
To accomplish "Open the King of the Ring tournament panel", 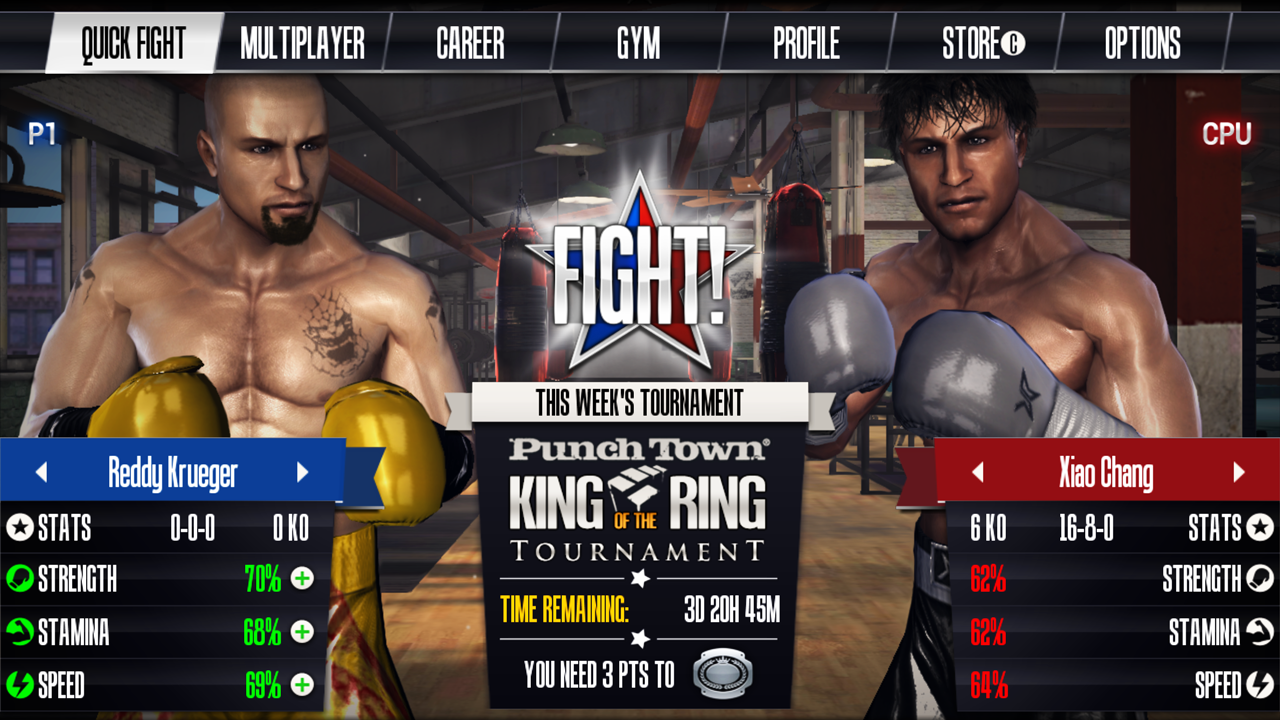I will pos(639,500).
